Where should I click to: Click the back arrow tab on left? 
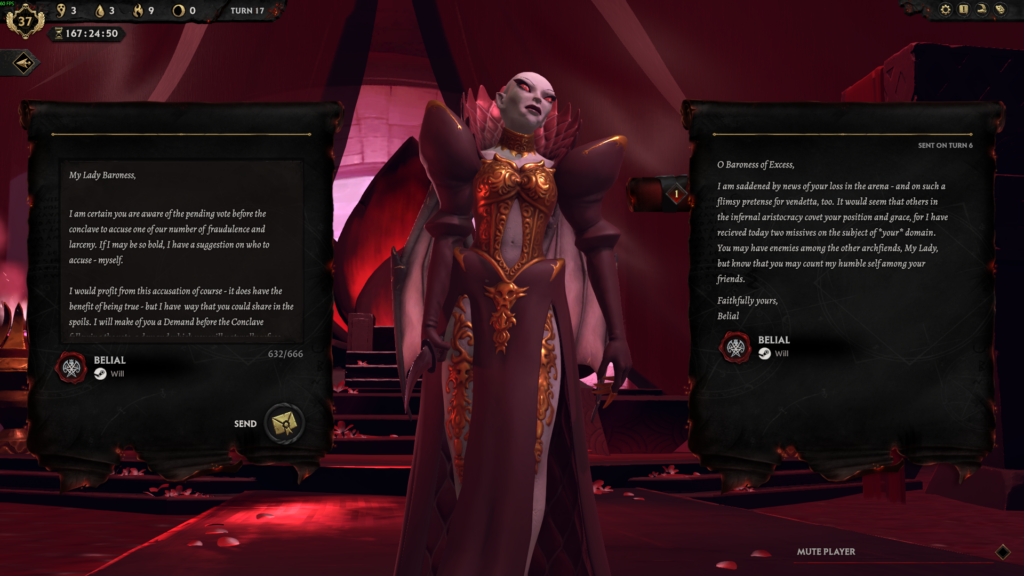[24, 63]
